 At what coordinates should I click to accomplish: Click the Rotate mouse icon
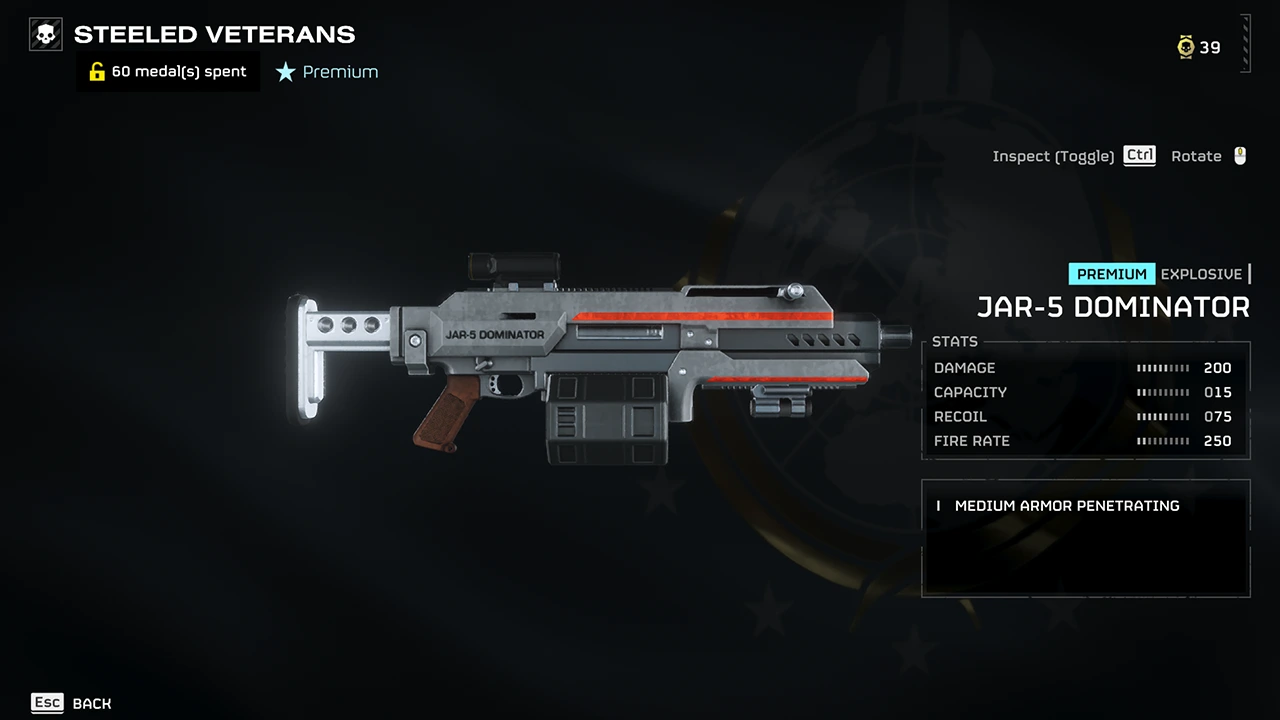[1239, 155]
